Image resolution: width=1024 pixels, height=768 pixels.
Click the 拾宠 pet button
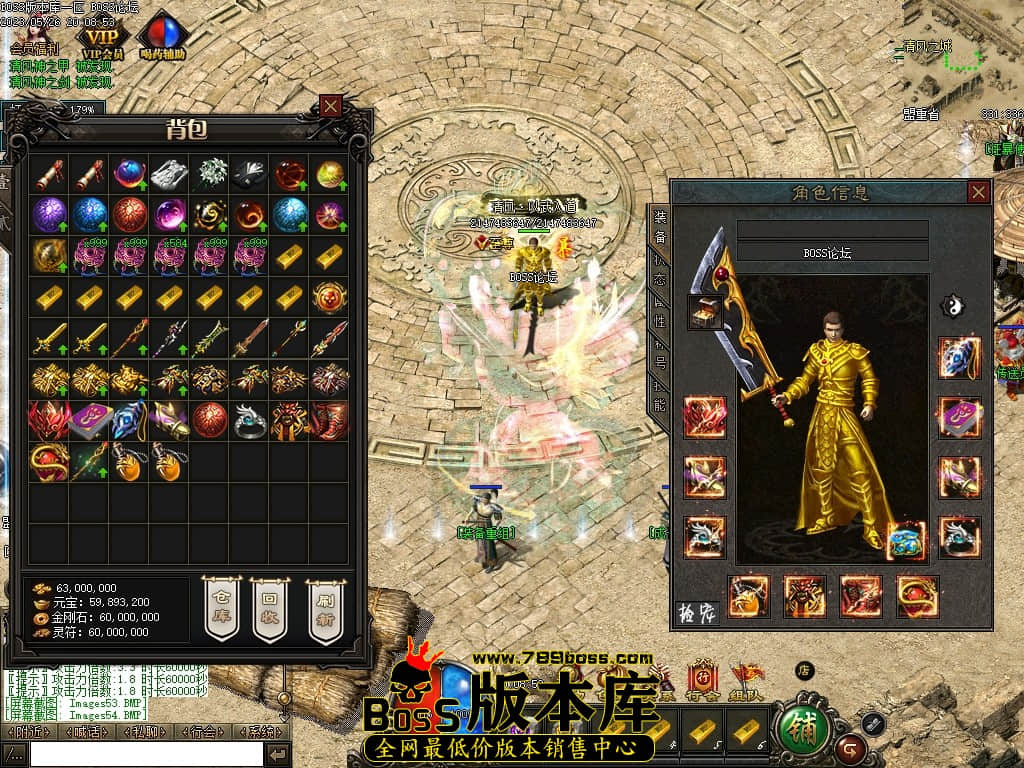(x=698, y=612)
